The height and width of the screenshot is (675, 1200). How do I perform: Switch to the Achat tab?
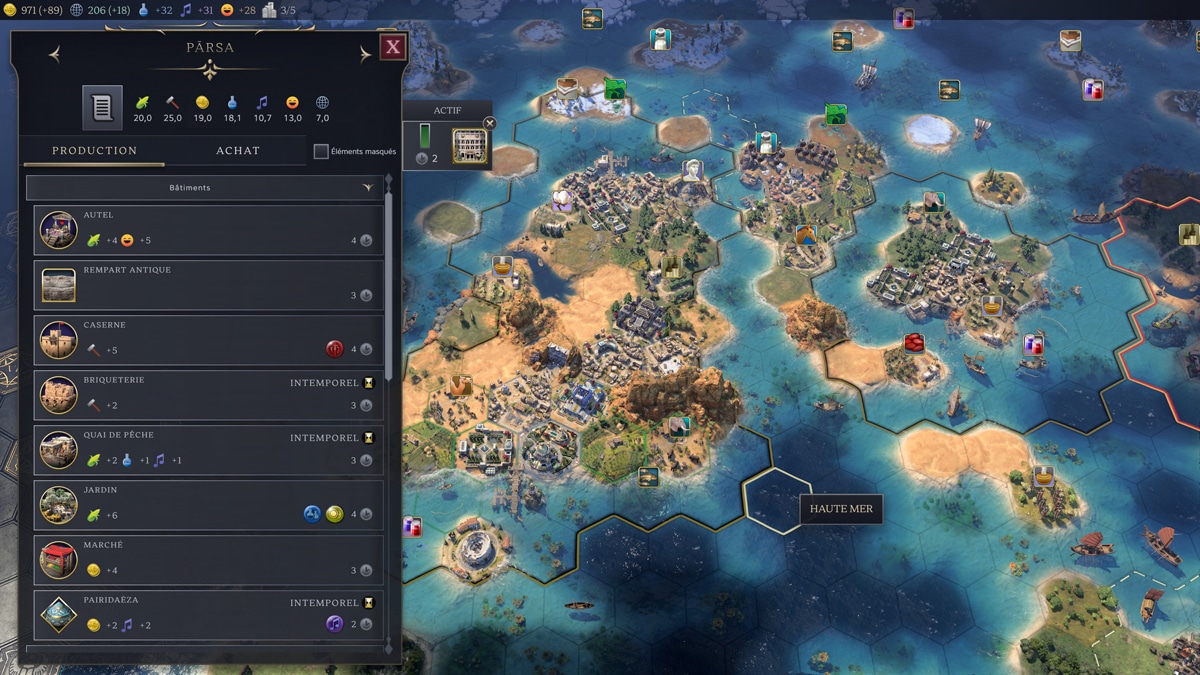(x=238, y=151)
